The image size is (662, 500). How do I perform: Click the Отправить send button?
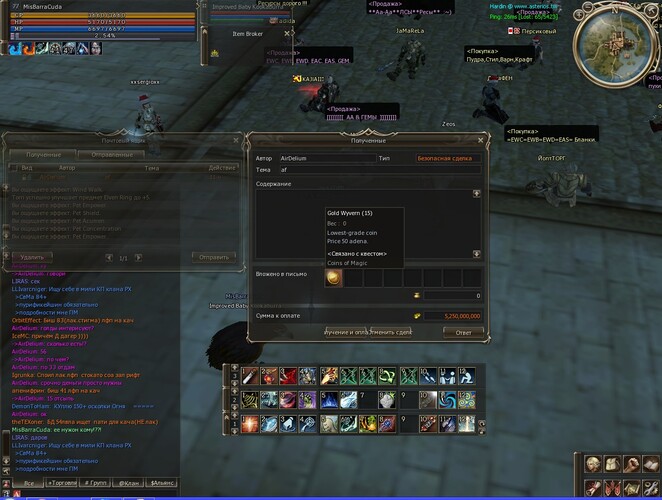click(214, 257)
